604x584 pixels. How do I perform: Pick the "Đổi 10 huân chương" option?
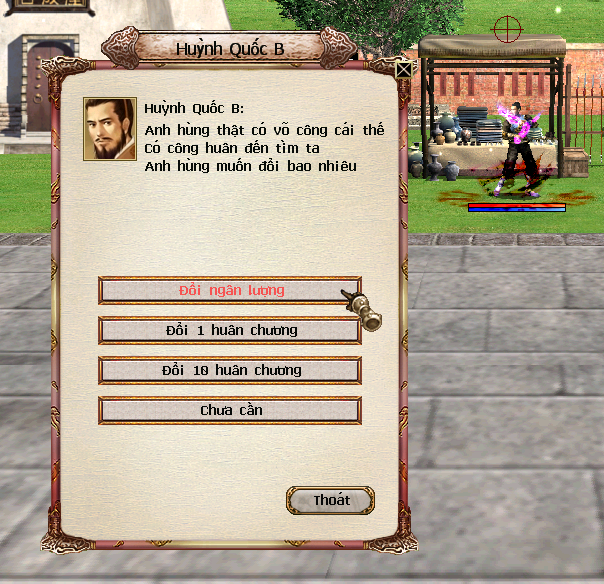click(230, 370)
